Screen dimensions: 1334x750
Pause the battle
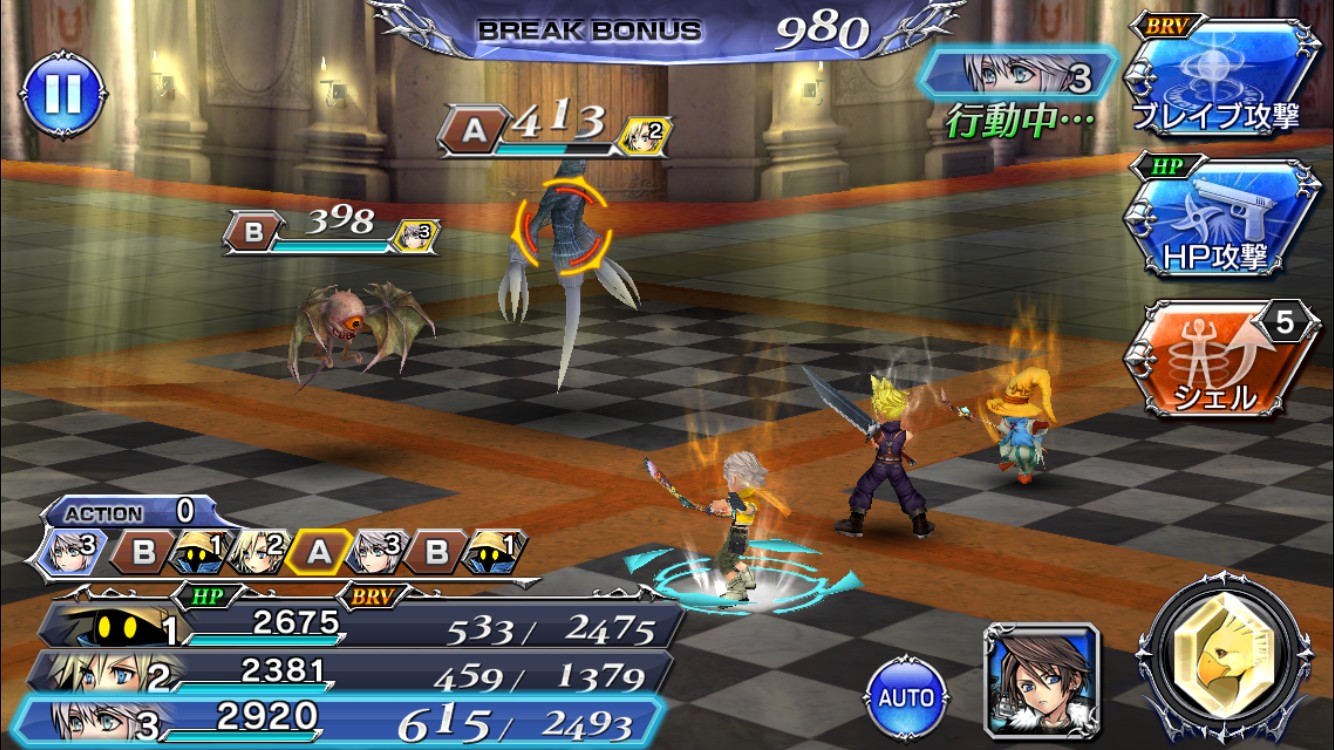coord(63,95)
